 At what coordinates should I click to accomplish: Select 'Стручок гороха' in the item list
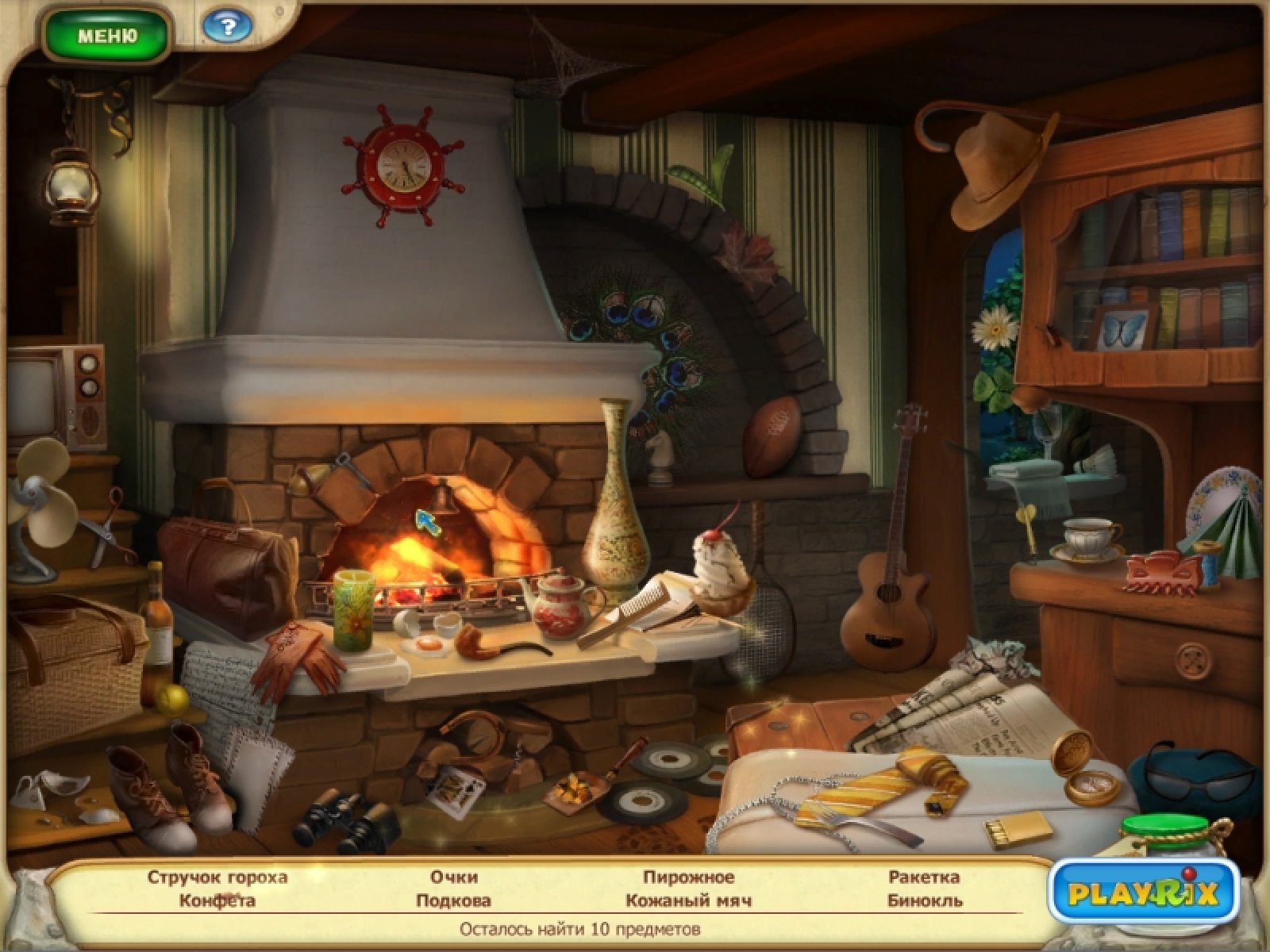[x=217, y=877]
